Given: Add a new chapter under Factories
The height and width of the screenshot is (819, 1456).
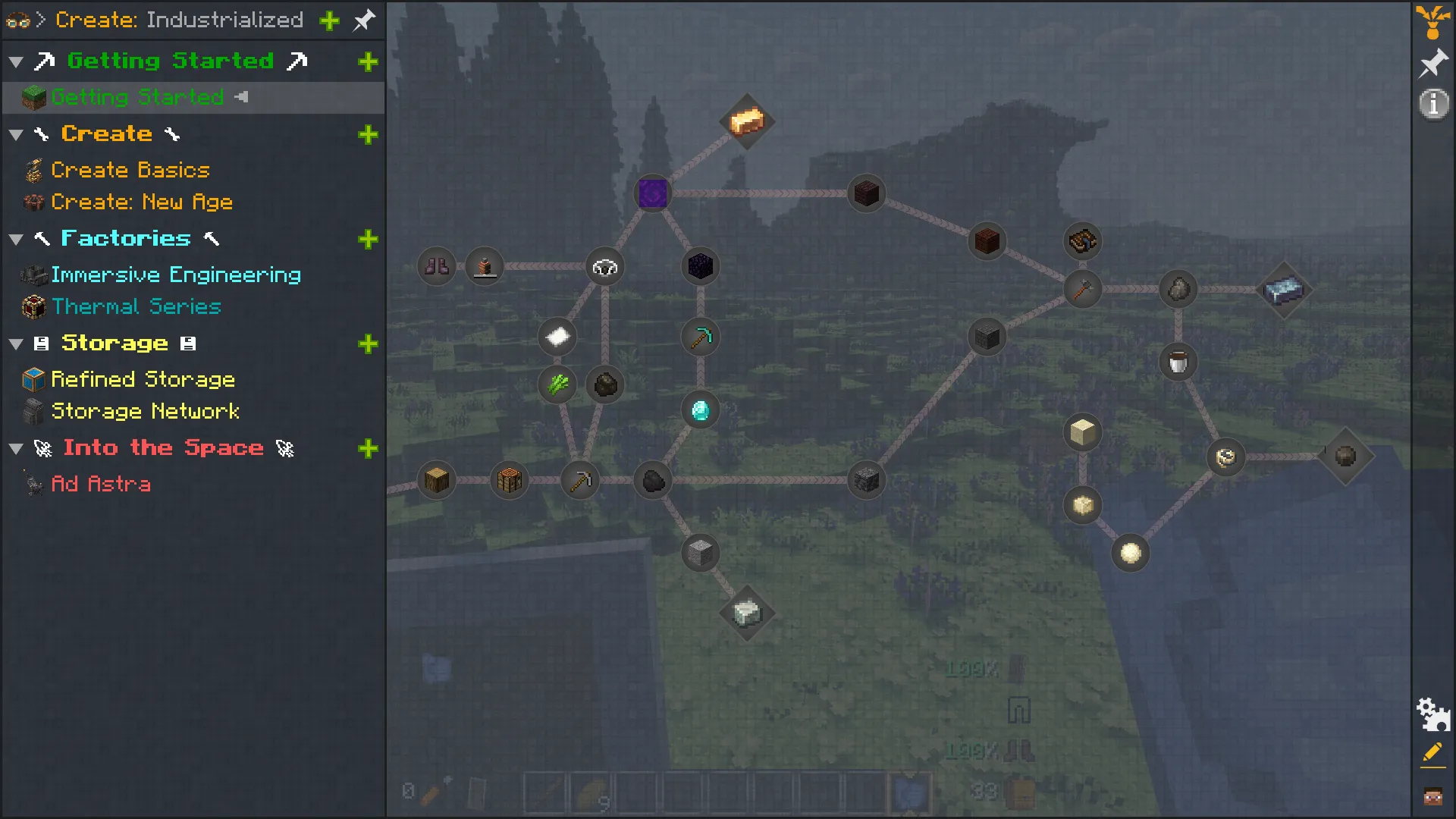Looking at the screenshot, I should click(x=369, y=240).
